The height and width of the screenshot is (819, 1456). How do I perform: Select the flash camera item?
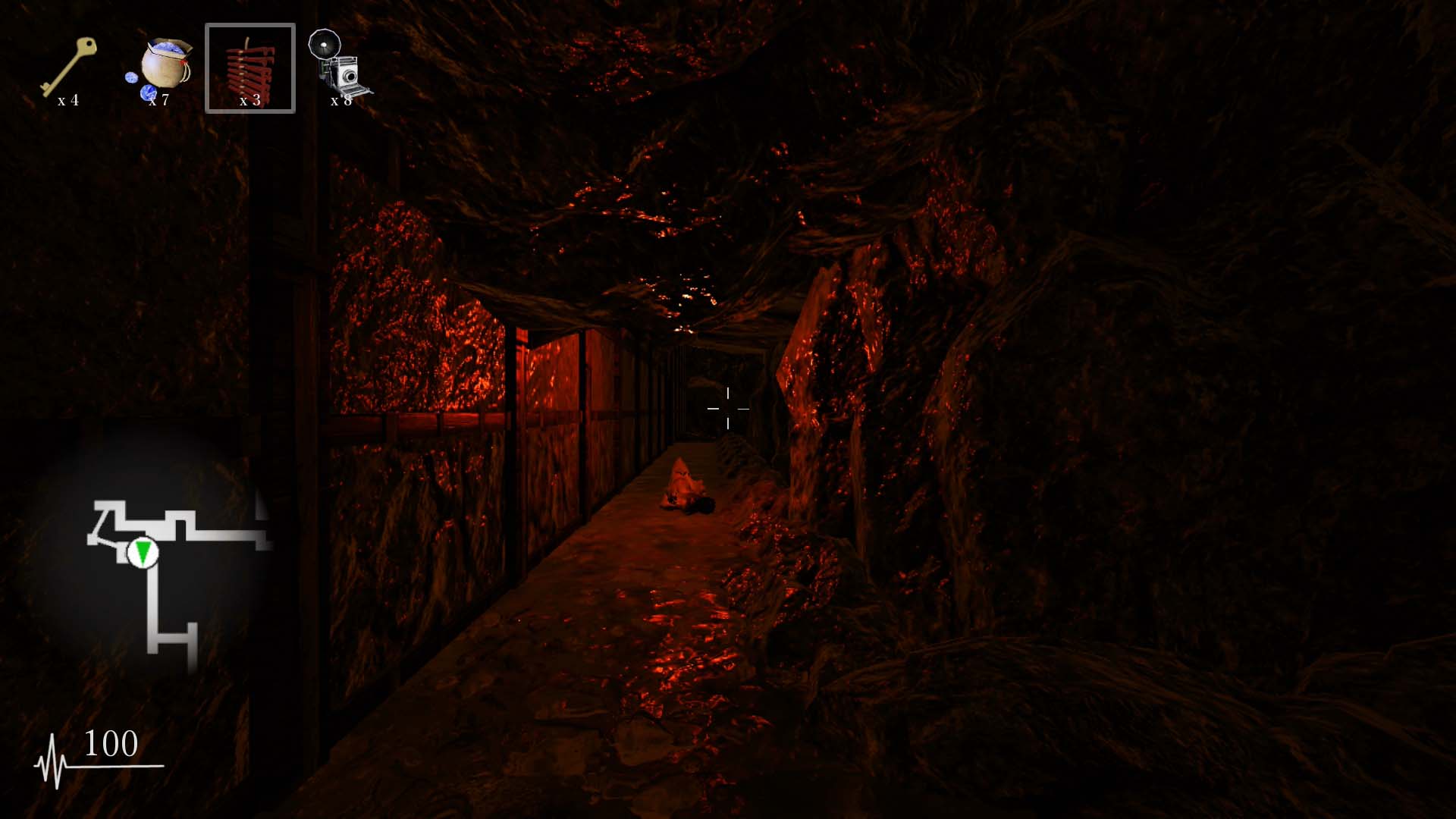(341, 64)
